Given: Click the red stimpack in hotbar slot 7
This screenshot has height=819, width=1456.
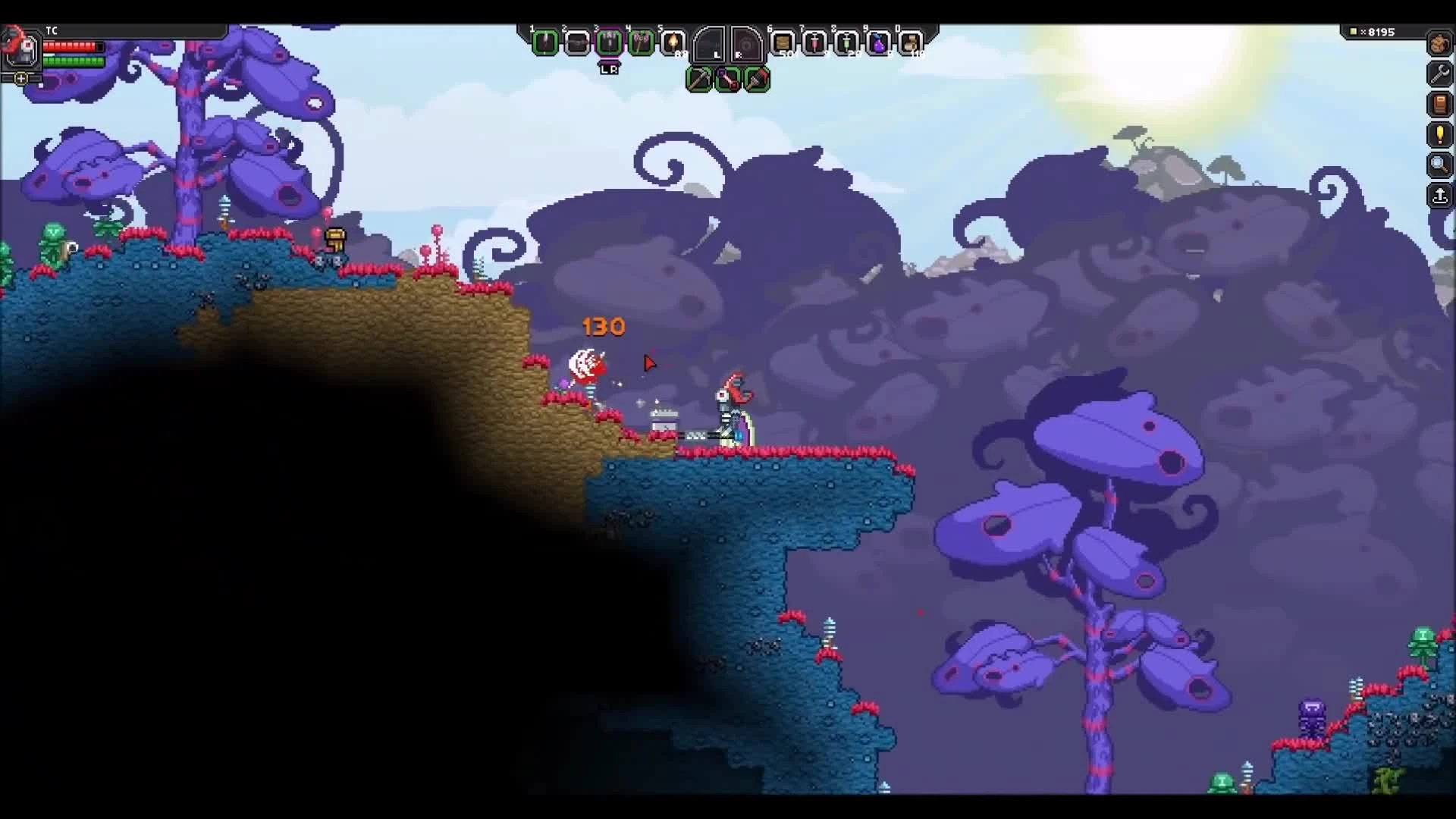Looking at the screenshot, I should pyautogui.click(x=816, y=44).
